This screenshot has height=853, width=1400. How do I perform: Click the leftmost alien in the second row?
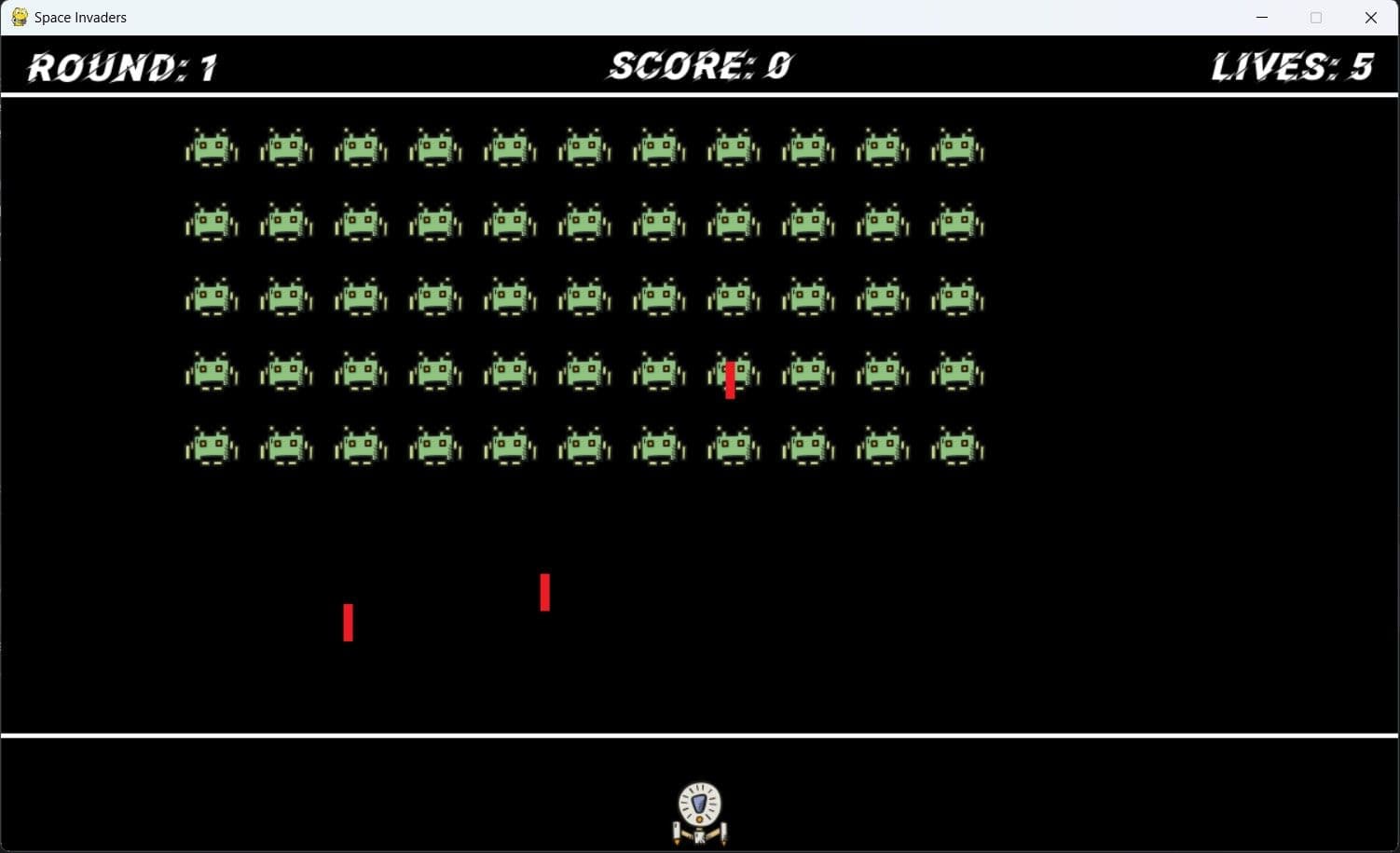coord(211,222)
